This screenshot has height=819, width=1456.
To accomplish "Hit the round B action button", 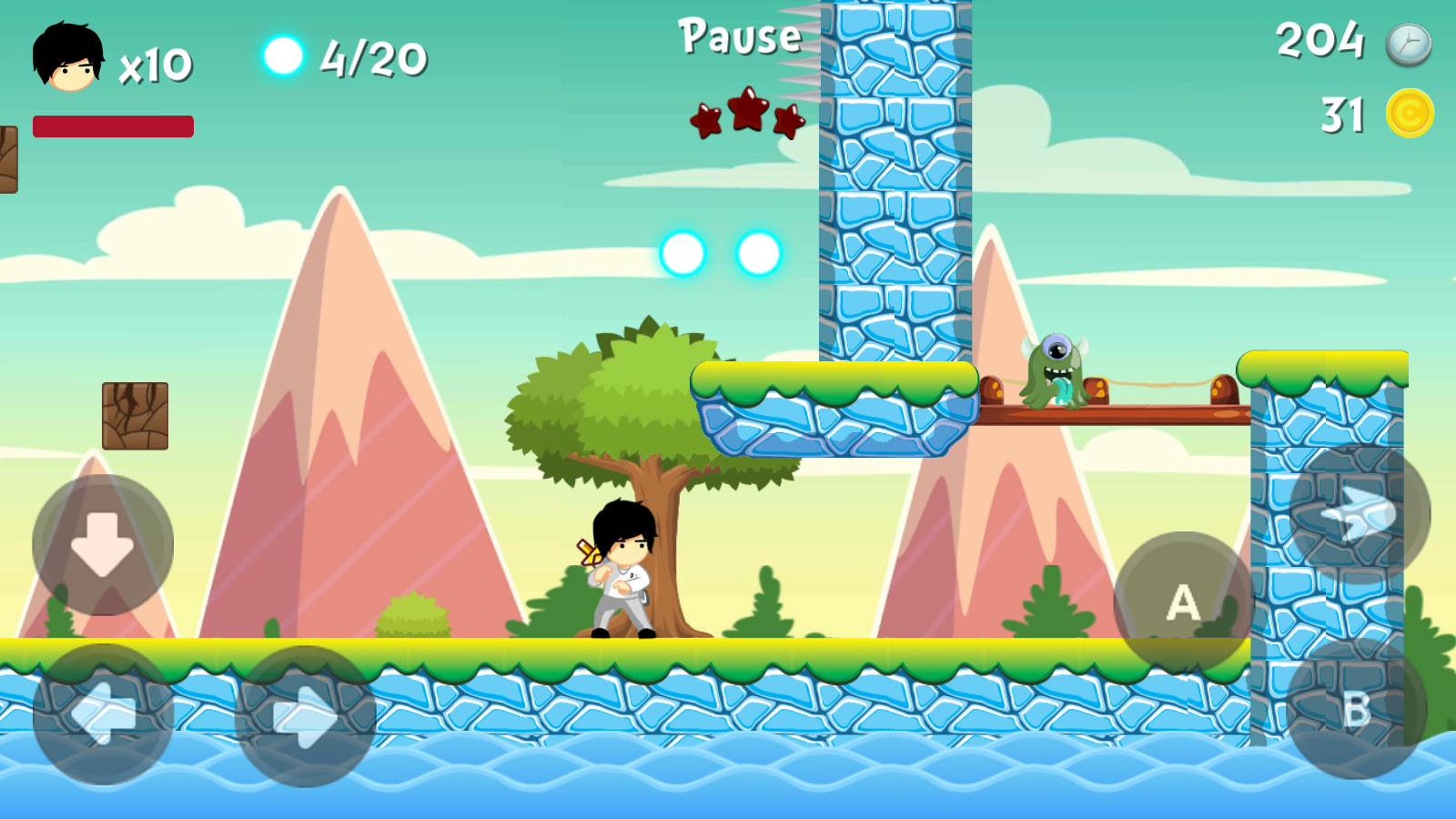I will [1356, 709].
